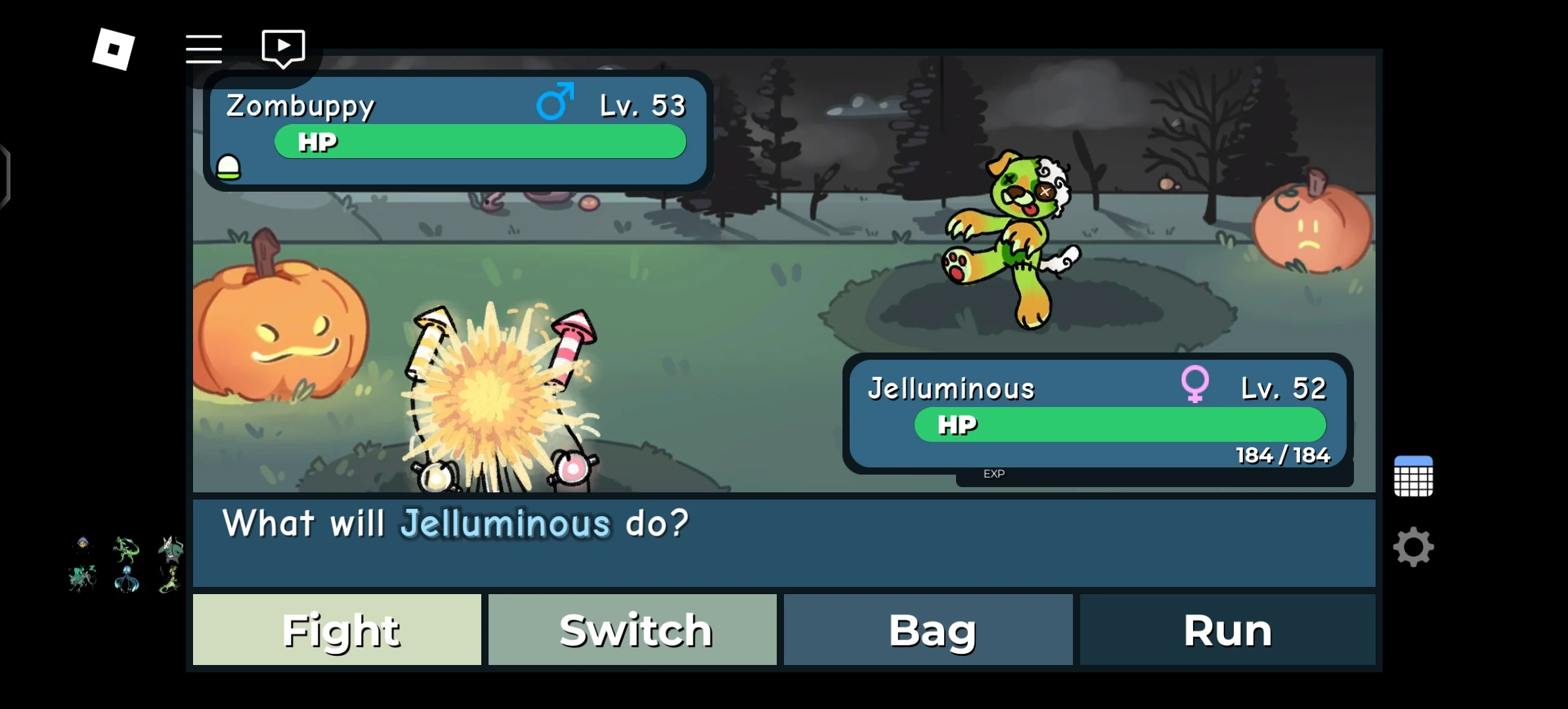Click the Roblox logo icon
Screen dimensions: 1568x709
pos(113,48)
